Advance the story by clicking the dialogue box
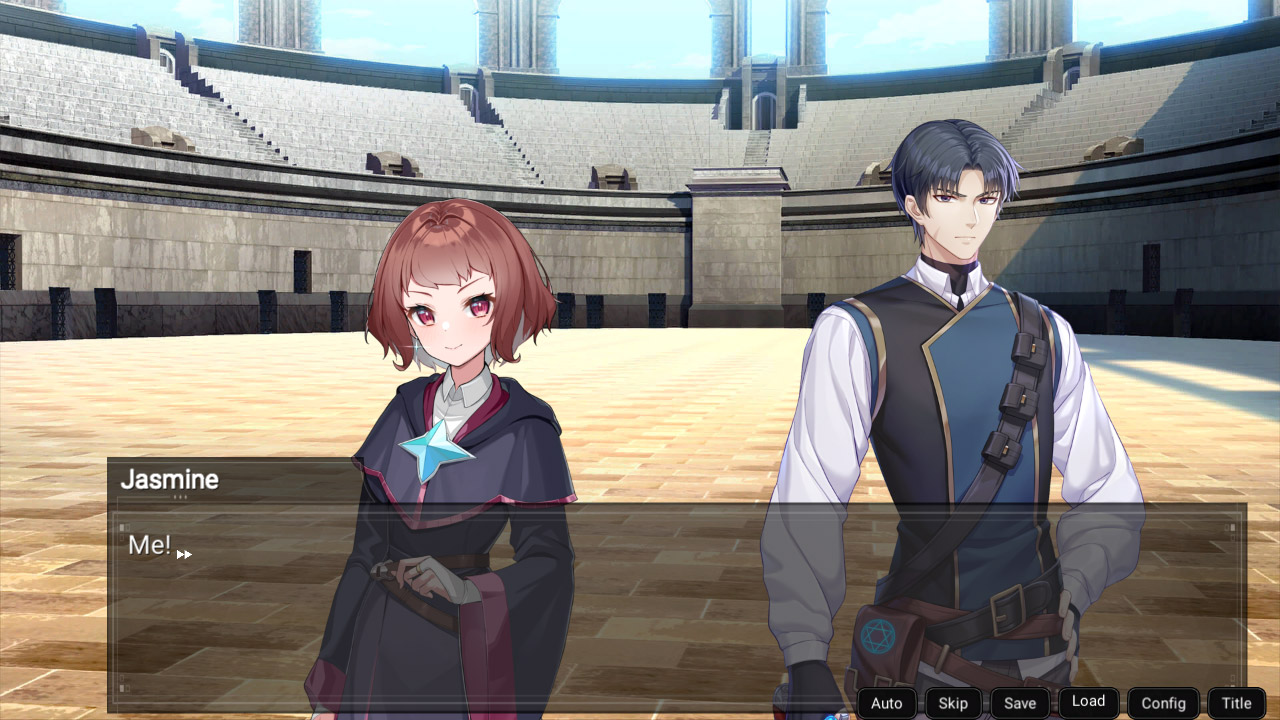Screen dimensions: 1280x720 (640, 600)
